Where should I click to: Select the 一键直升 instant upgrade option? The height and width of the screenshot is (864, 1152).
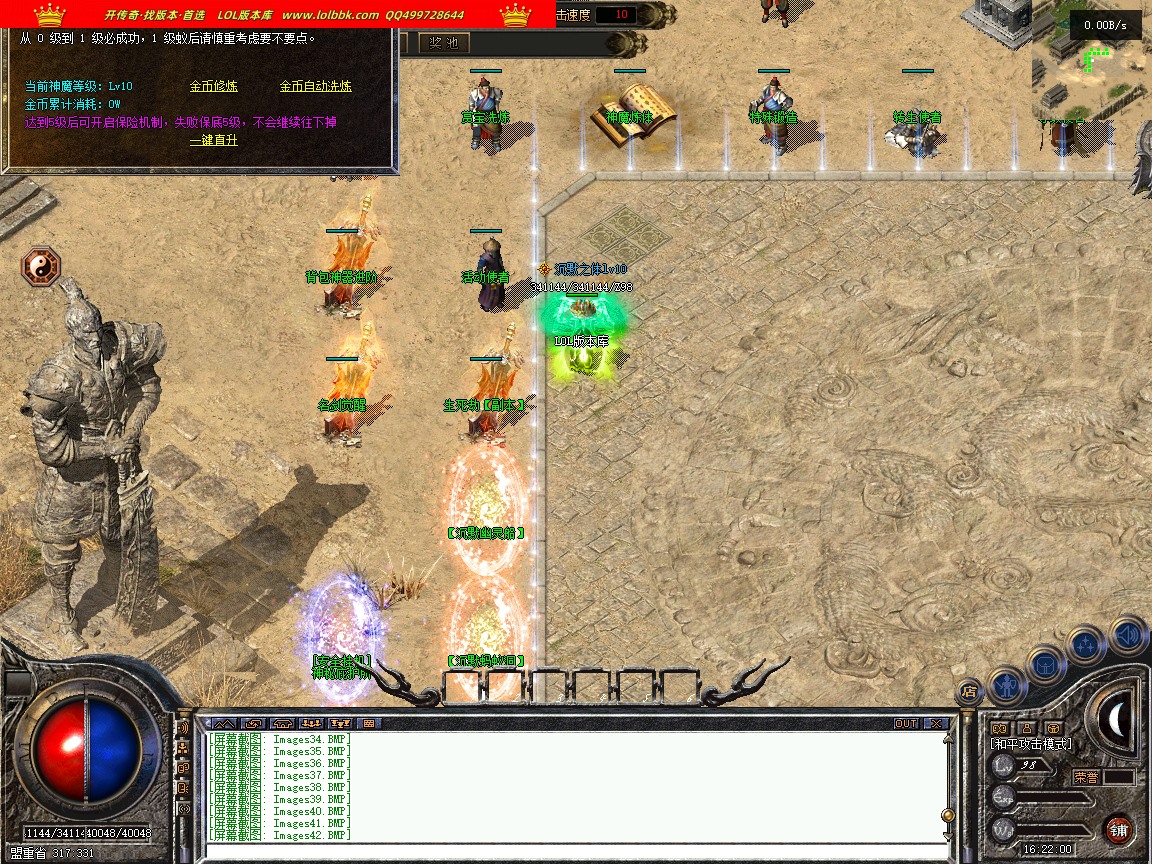(214, 140)
